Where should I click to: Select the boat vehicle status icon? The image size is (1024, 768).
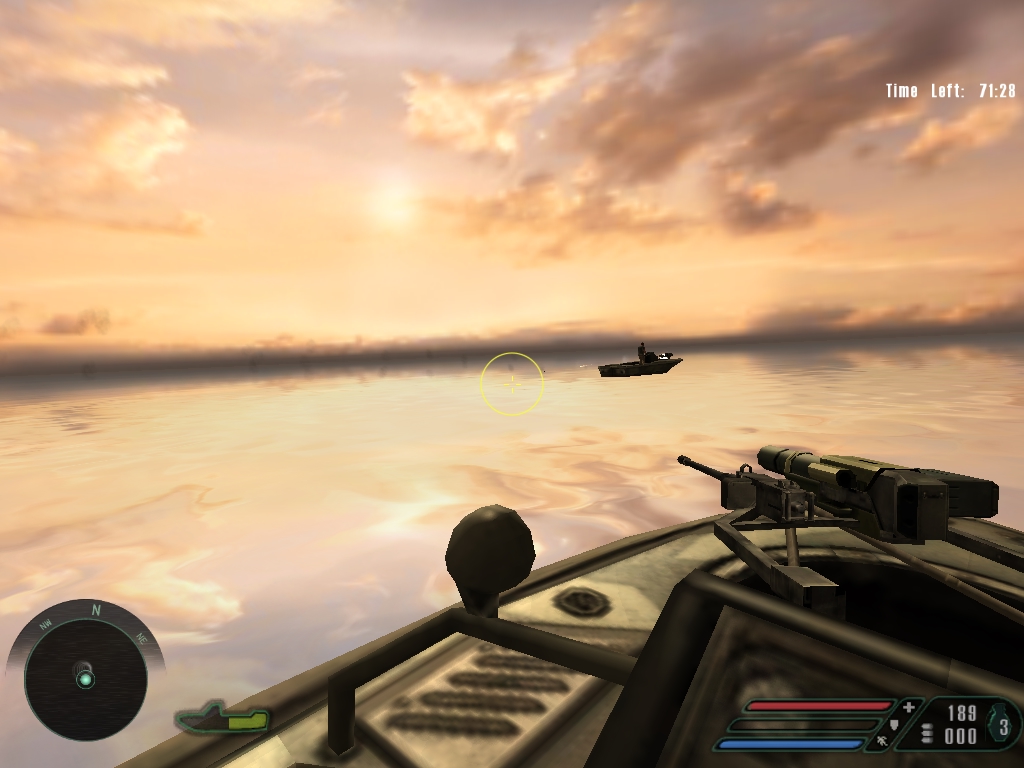[223, 718]
